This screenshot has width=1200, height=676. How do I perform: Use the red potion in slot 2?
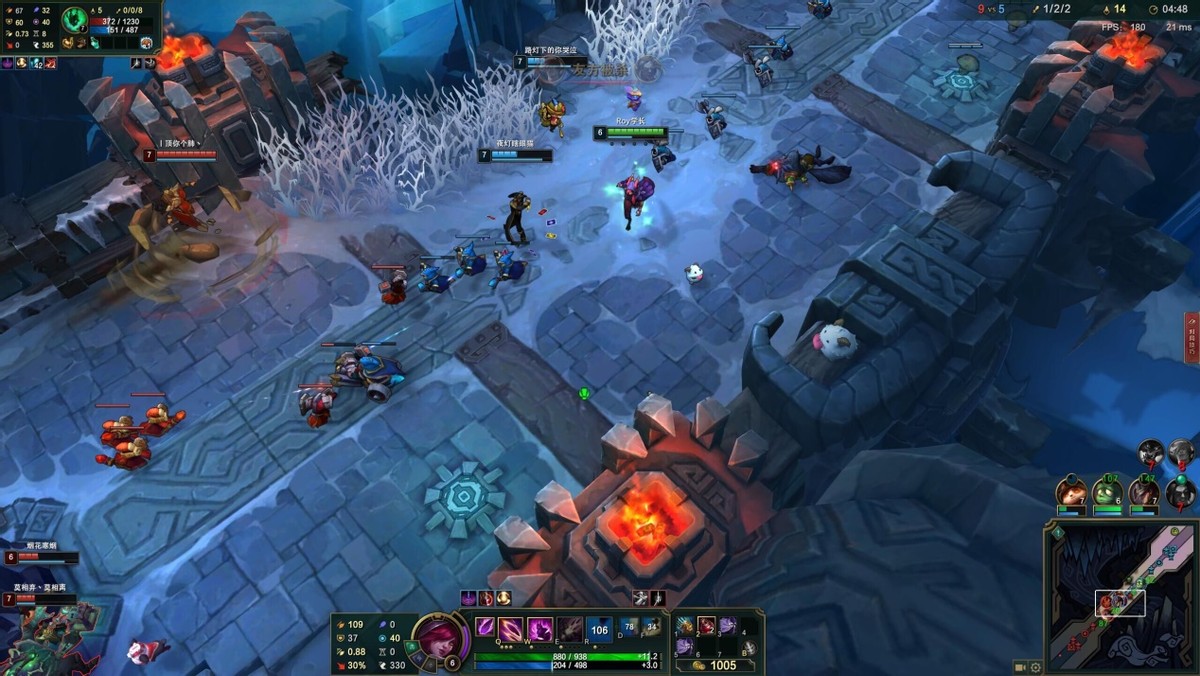(706, 626)
